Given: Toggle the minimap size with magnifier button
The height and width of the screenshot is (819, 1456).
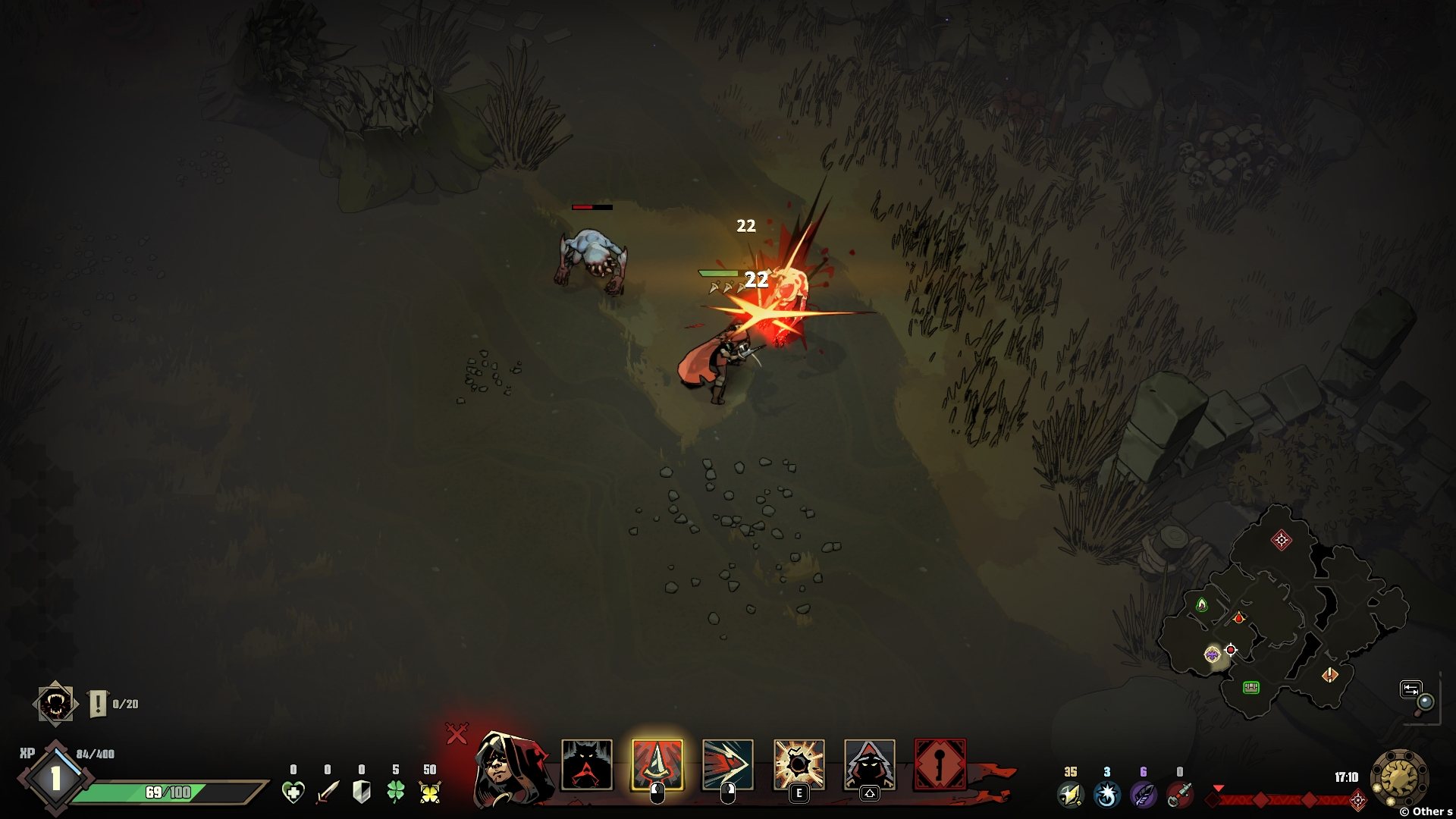Looking at the screenshot, I should click(1418, 695).
